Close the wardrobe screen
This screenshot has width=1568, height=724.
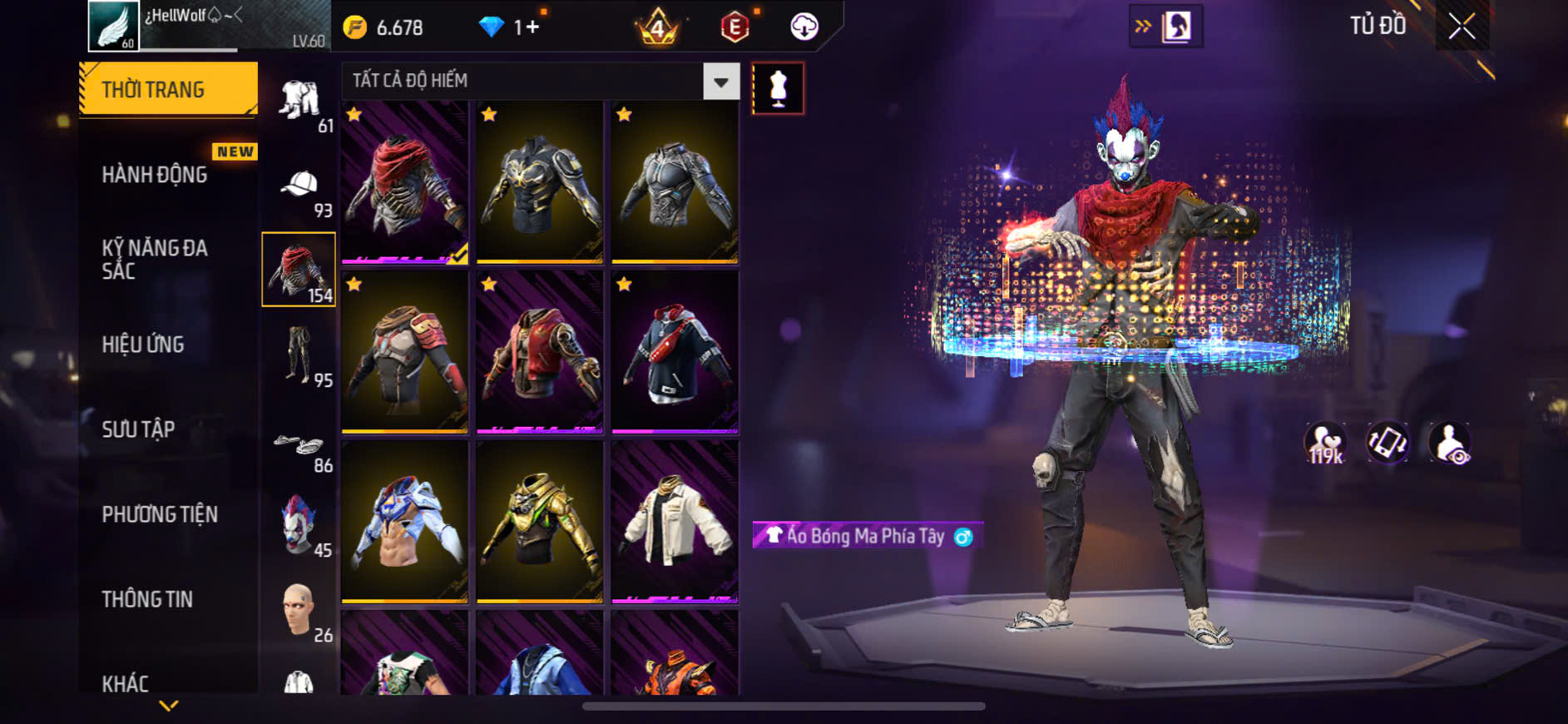tap(1462, 27)
